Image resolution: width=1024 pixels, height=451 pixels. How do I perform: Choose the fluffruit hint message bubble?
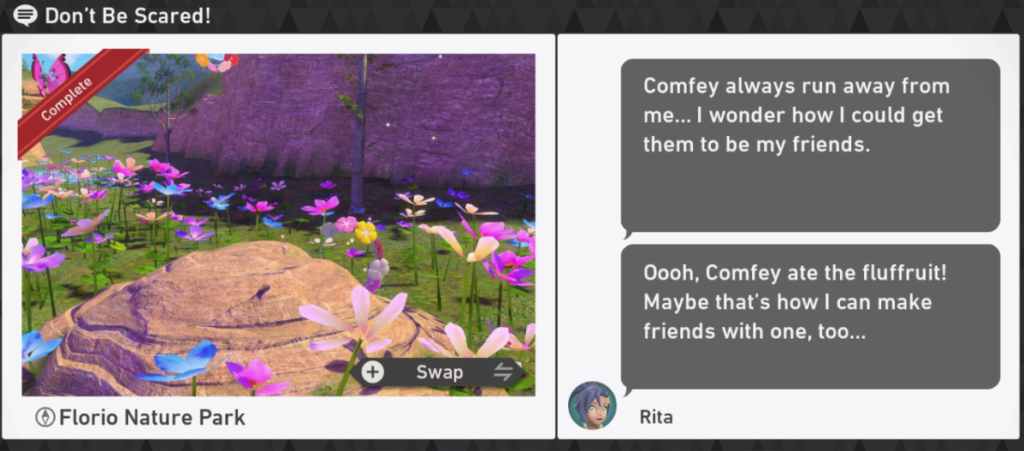pyautogui.click(x=810, y=316)
